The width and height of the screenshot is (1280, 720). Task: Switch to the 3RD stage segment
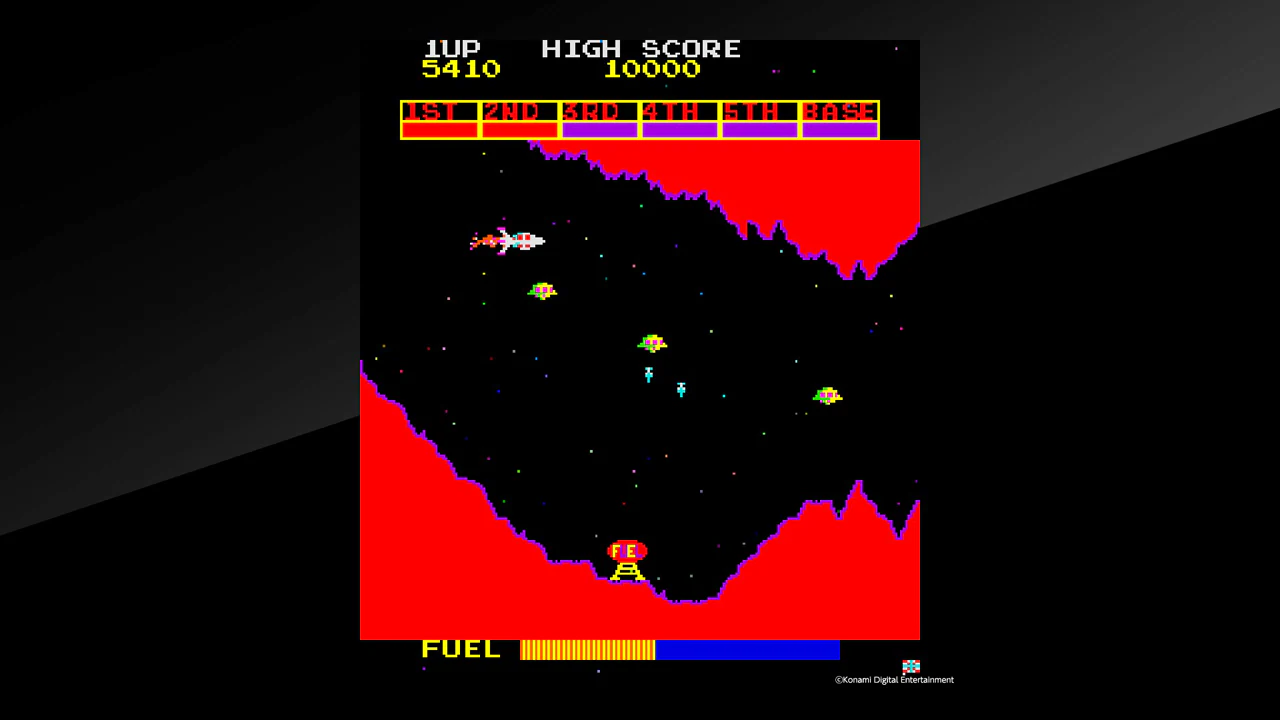(598, 112)
